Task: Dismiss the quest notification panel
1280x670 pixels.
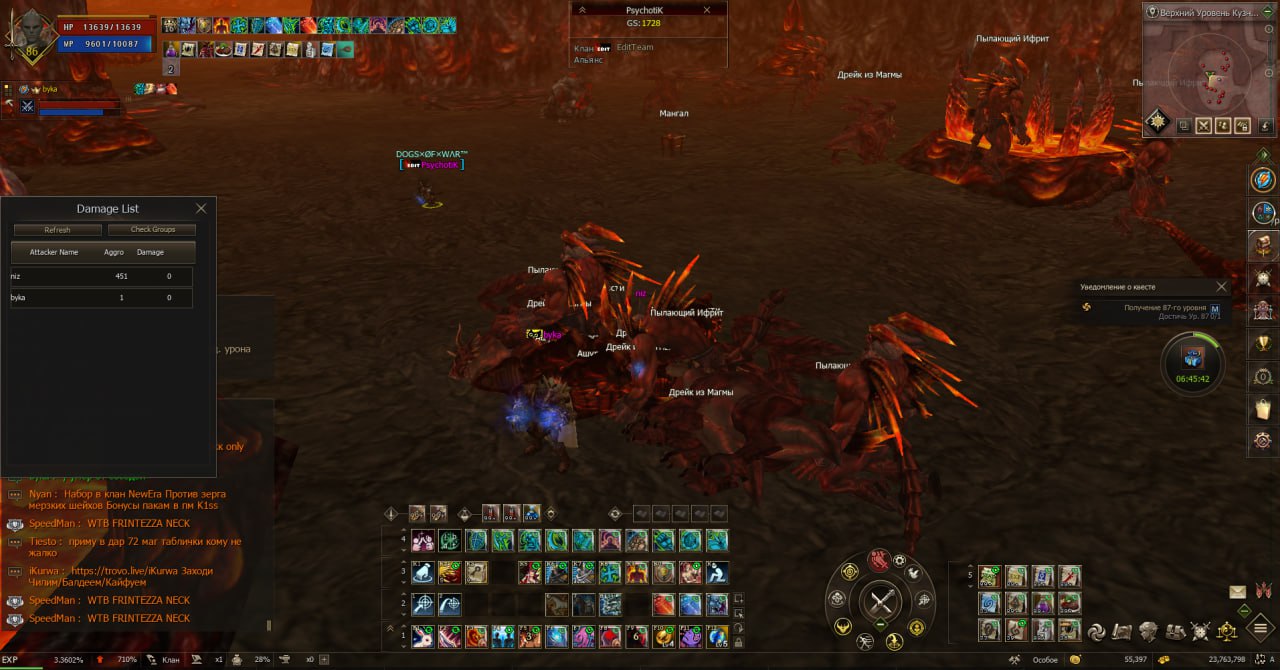Action: (x=1221, y=287)
